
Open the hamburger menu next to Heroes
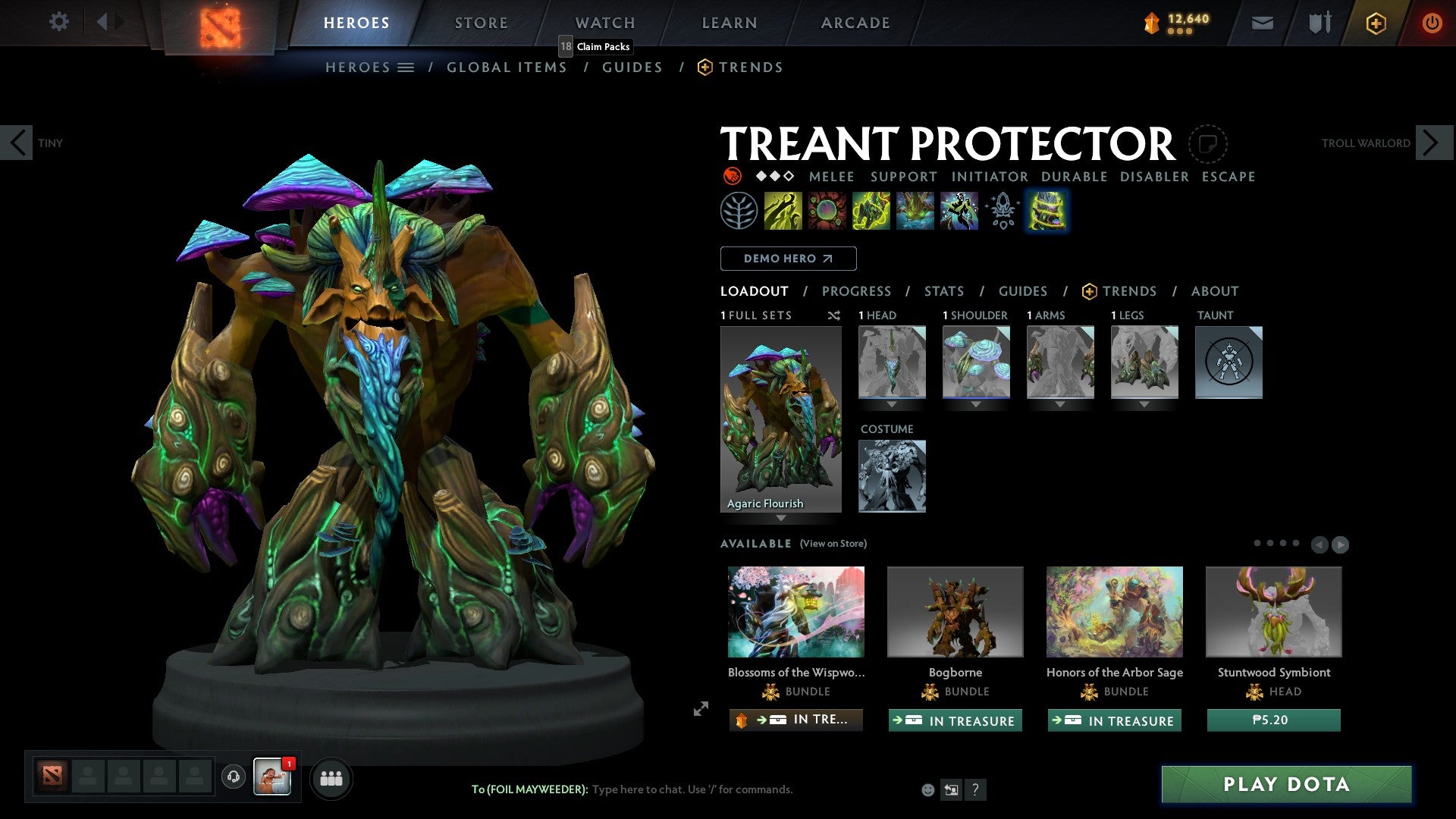point(406,67)
